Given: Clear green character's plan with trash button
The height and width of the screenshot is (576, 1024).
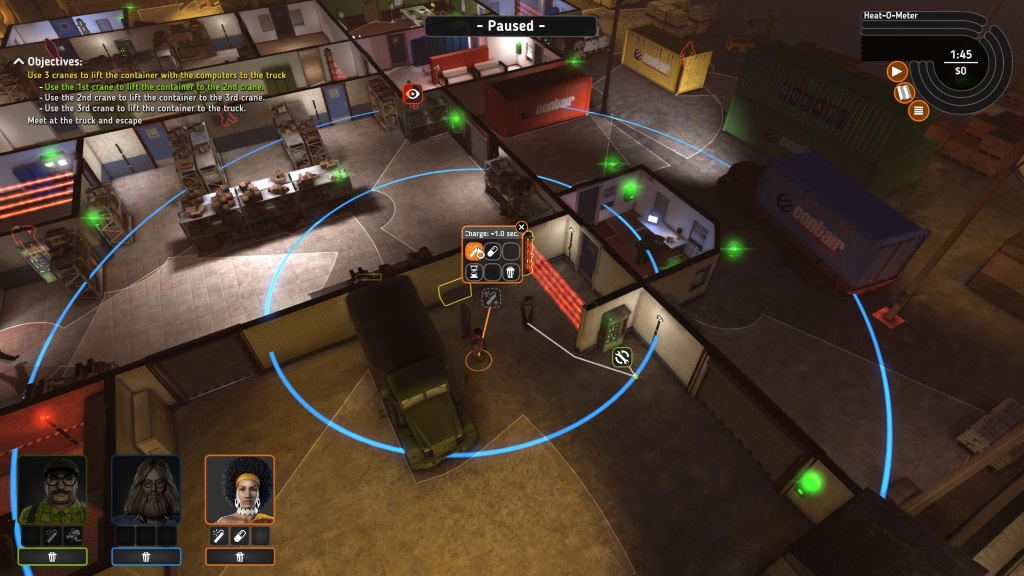Looking at the screenshot, I should click(52, 556).
